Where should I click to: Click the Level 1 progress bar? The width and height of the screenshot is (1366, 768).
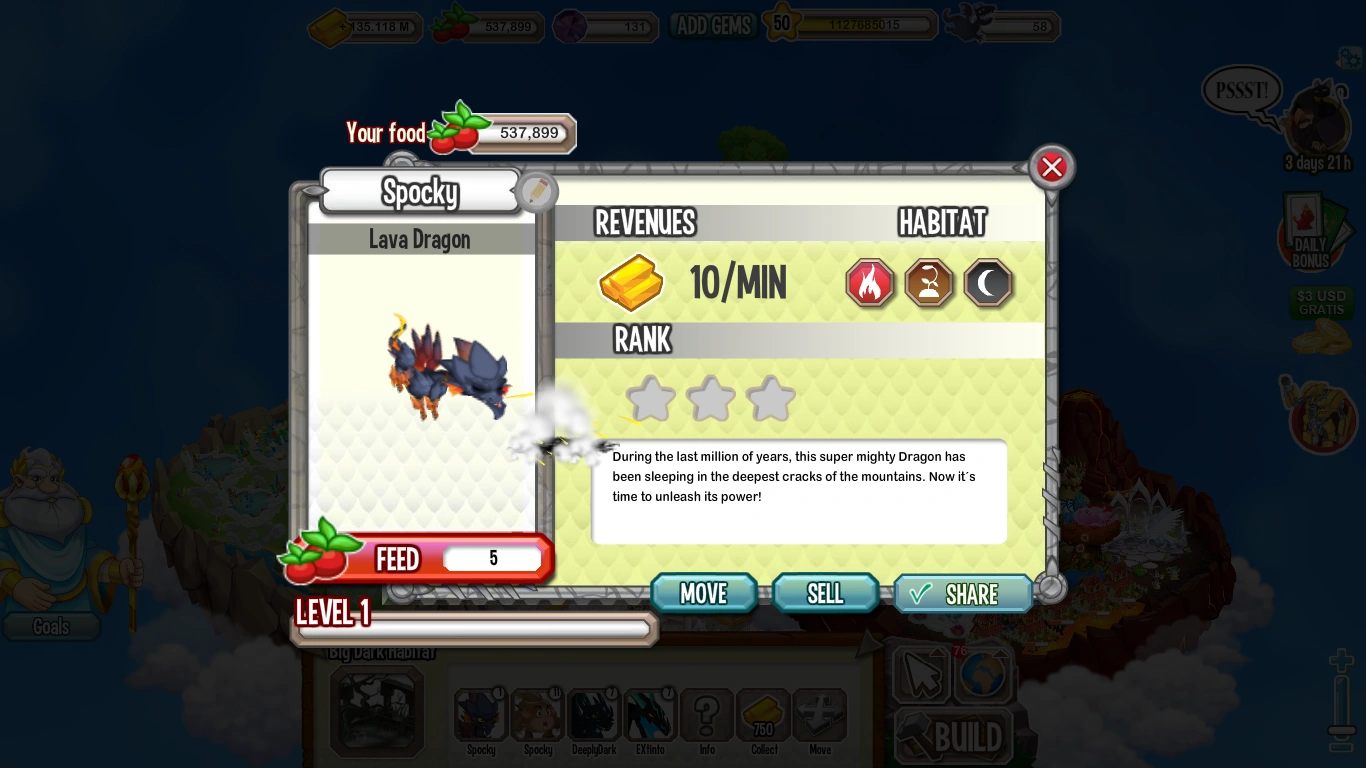(x=474, y=628)
